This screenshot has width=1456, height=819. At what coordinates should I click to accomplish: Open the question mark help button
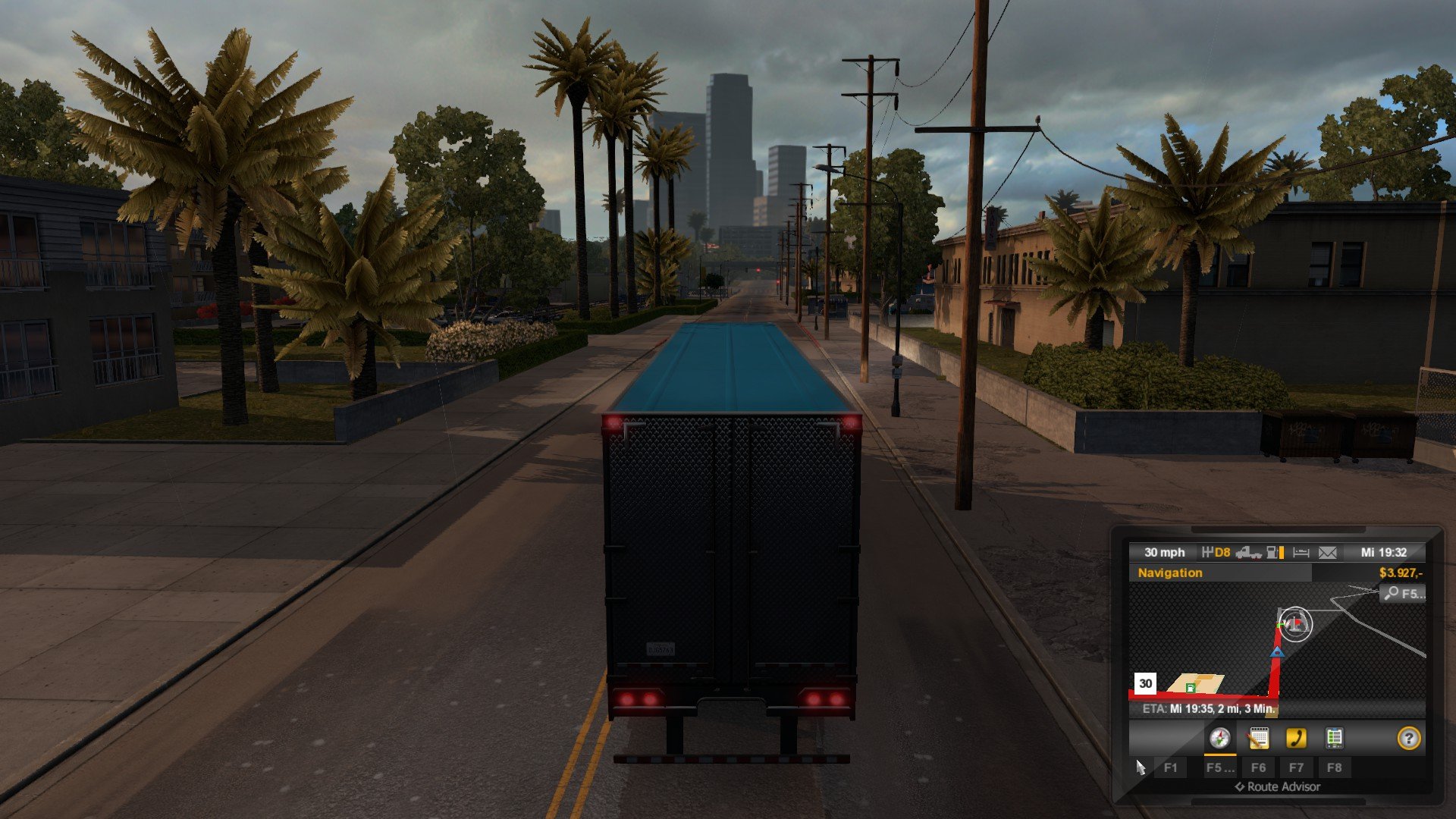coord(1408,738)
